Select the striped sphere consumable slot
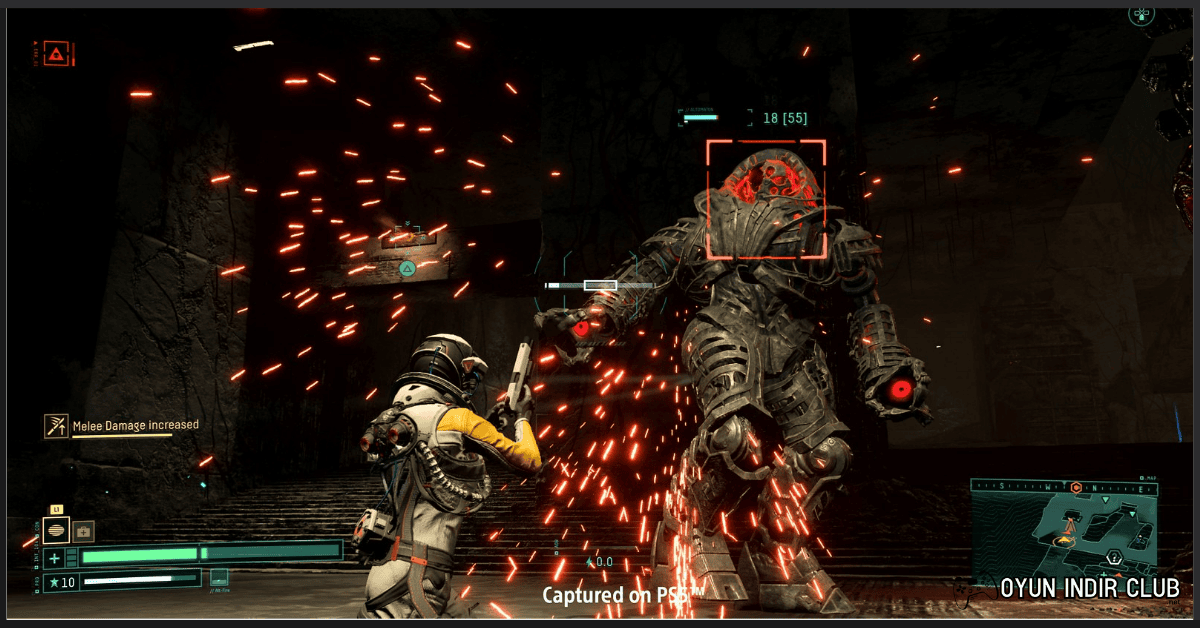Viewport: 1200px width, 628px height. pyautogui.click(x=57, y=530)
